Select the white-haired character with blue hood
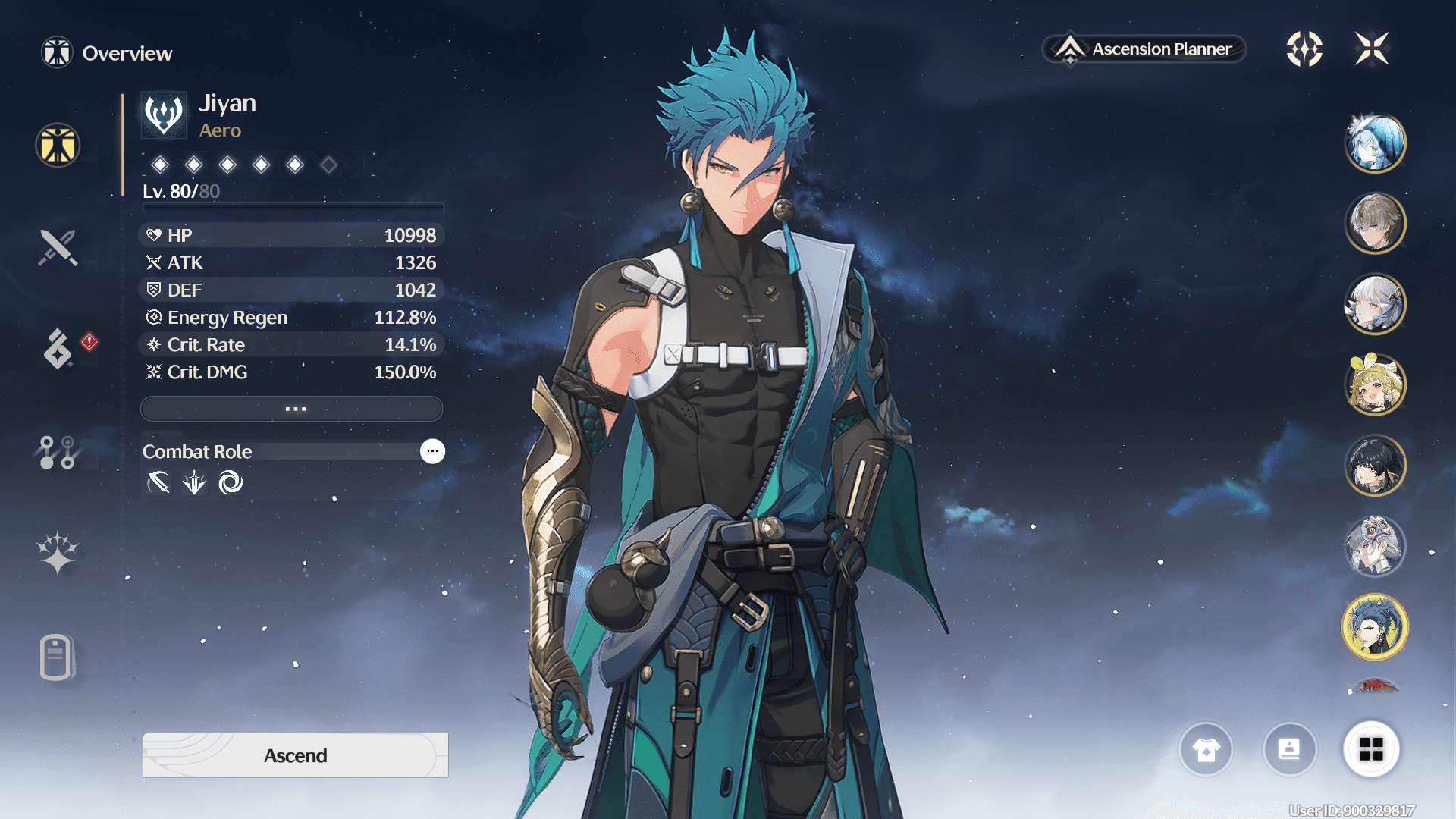 coord(1375,143)
